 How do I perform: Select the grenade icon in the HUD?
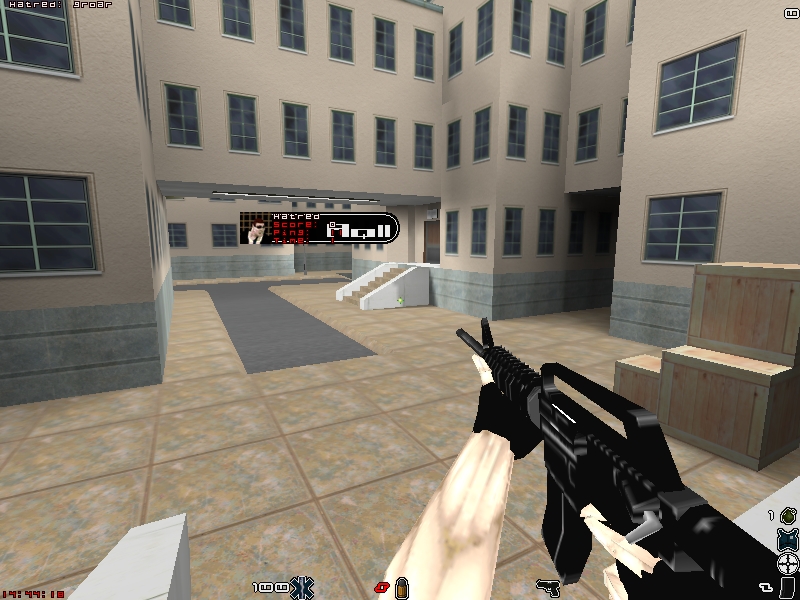pyautogui.click(x=788, y=516)
